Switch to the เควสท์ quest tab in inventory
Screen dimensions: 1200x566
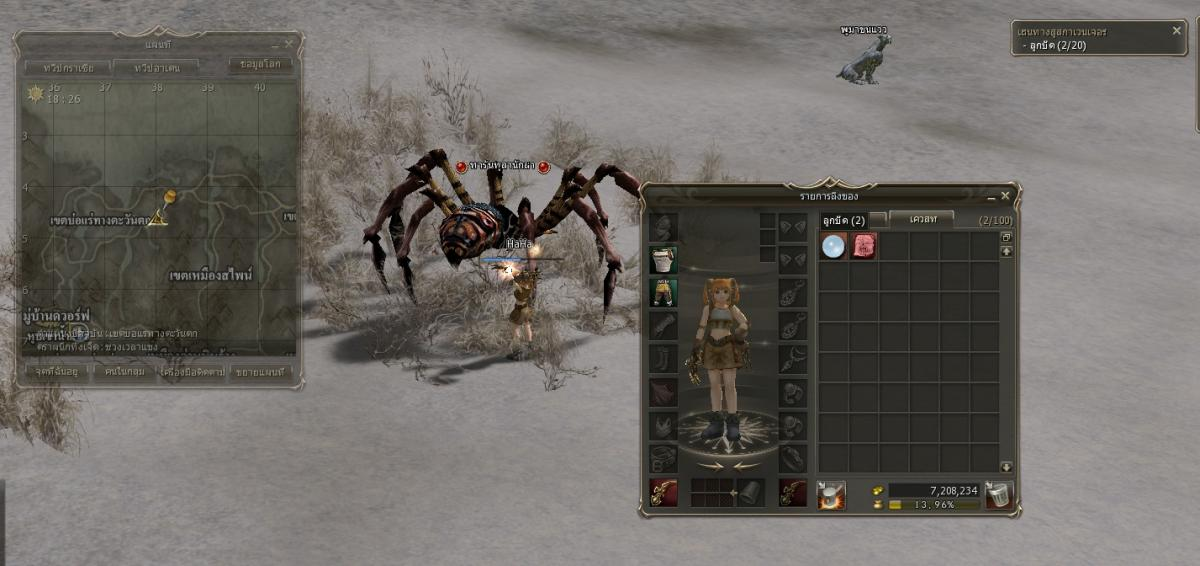pyautogui.click(x=920, y=219)
